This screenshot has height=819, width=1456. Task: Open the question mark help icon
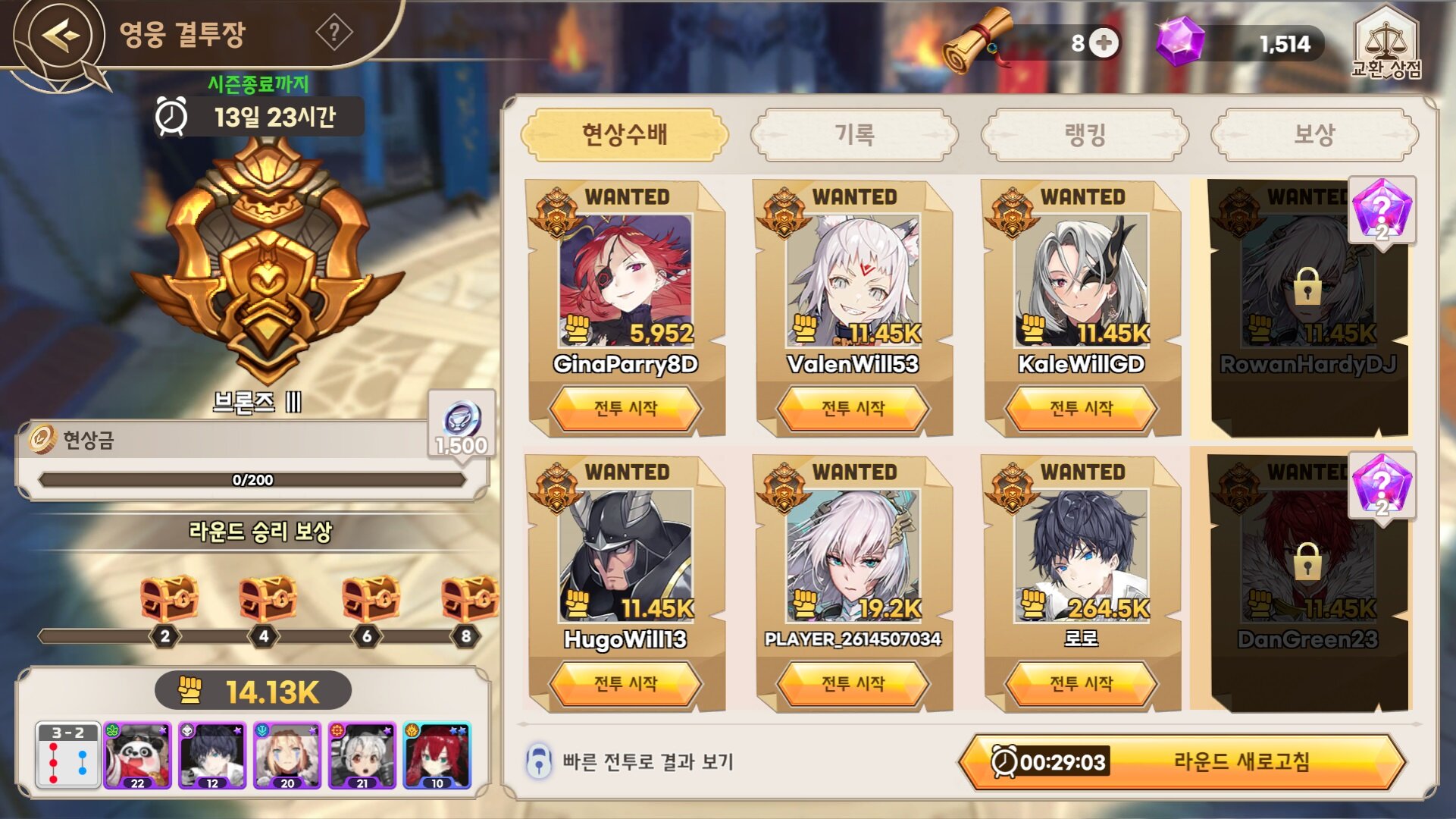point(333,33)
